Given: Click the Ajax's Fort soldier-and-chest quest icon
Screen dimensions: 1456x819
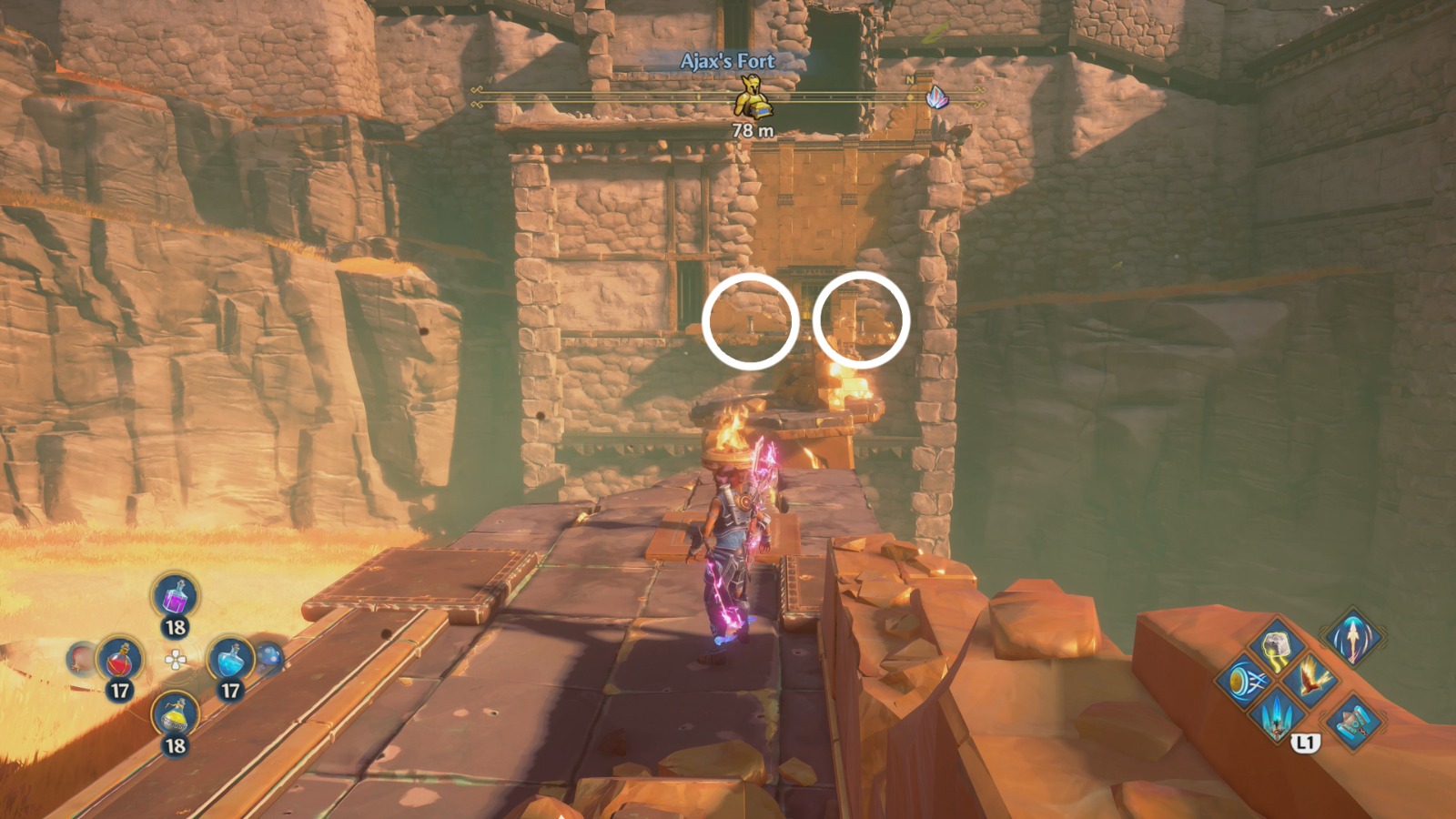Looking at the screenshot, I should [x=752, y=98].
